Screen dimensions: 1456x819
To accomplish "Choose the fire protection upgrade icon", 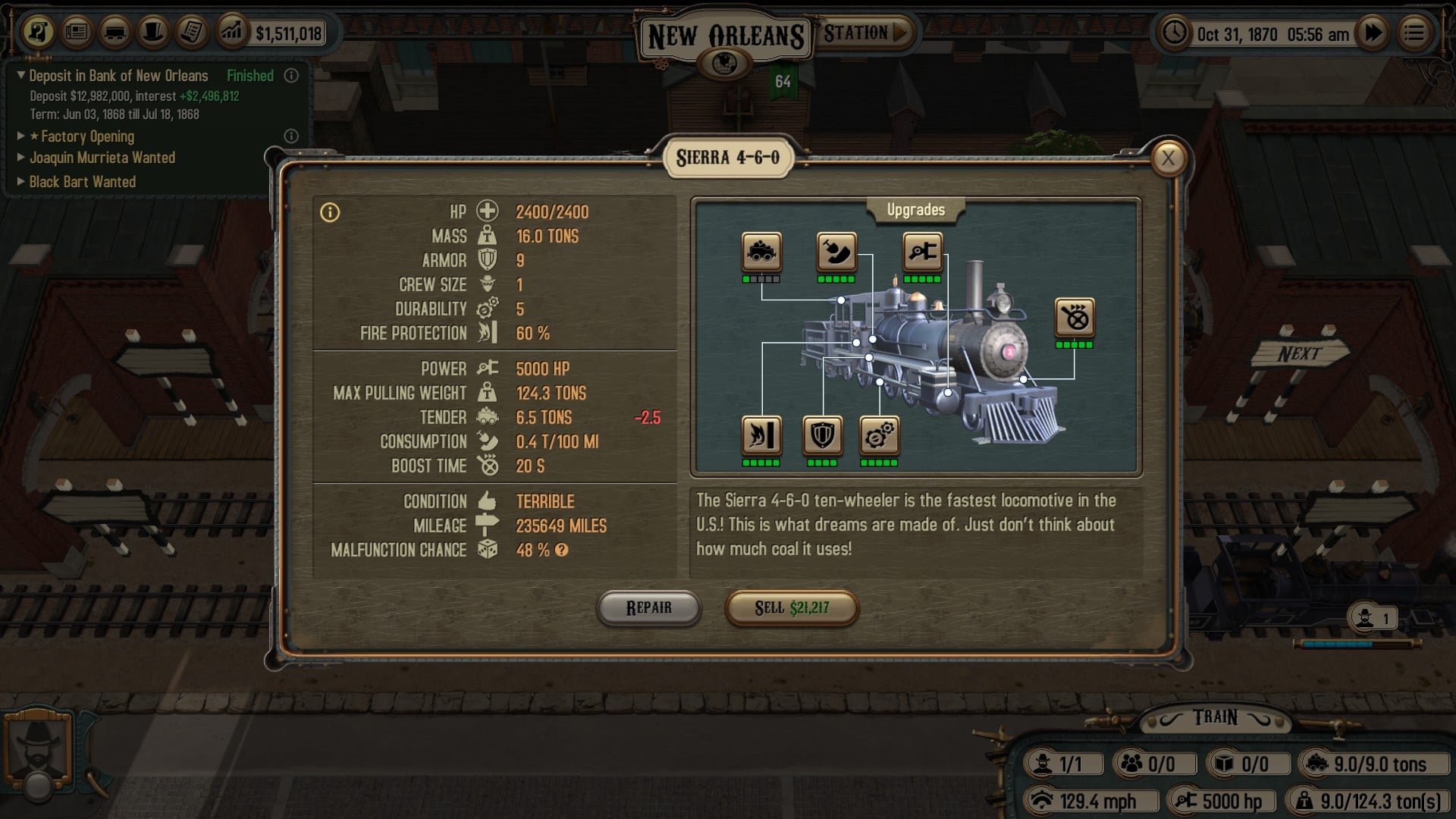I will [x=761, y=435].
